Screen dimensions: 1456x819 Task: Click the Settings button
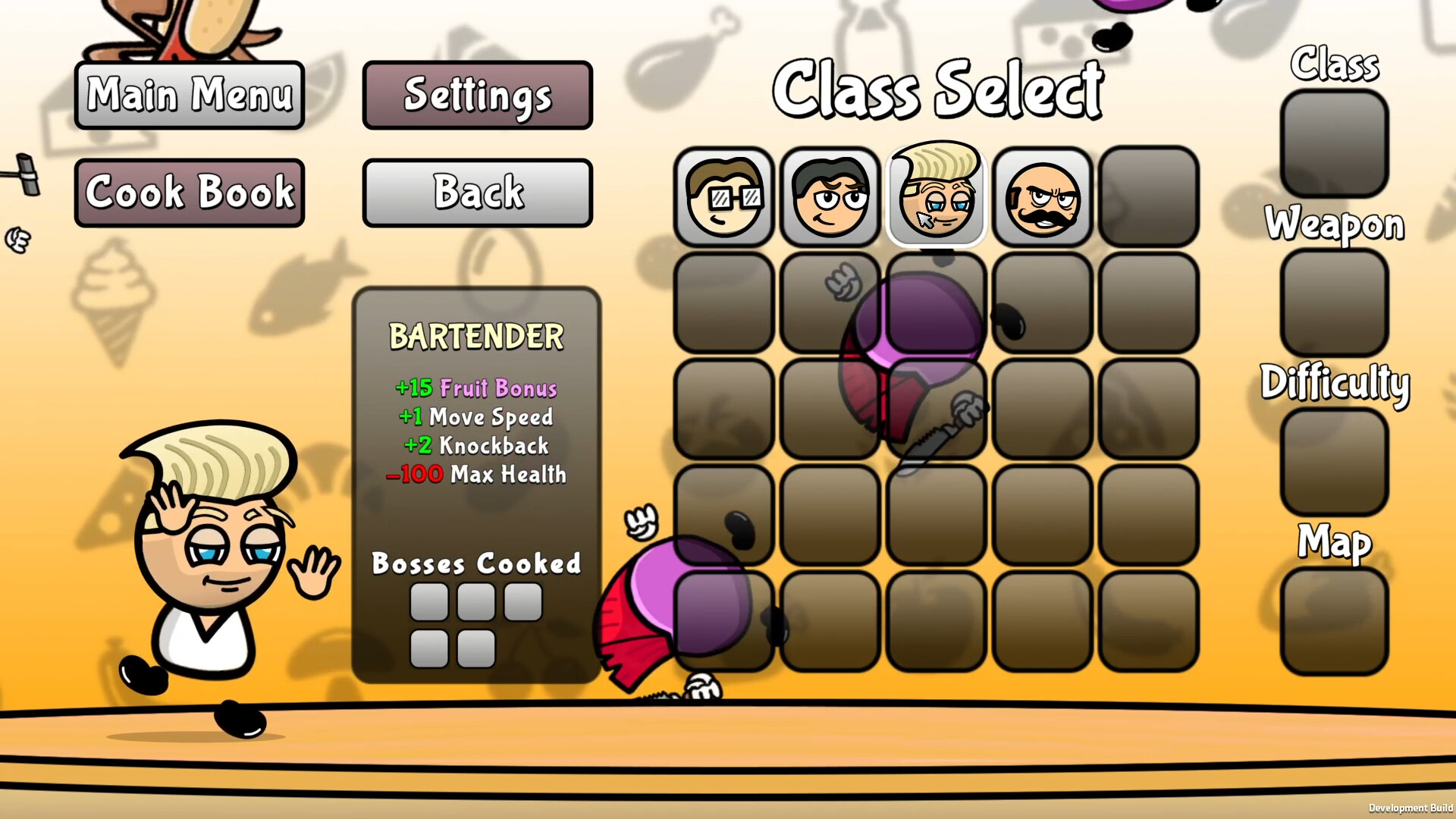coord(477,96)
